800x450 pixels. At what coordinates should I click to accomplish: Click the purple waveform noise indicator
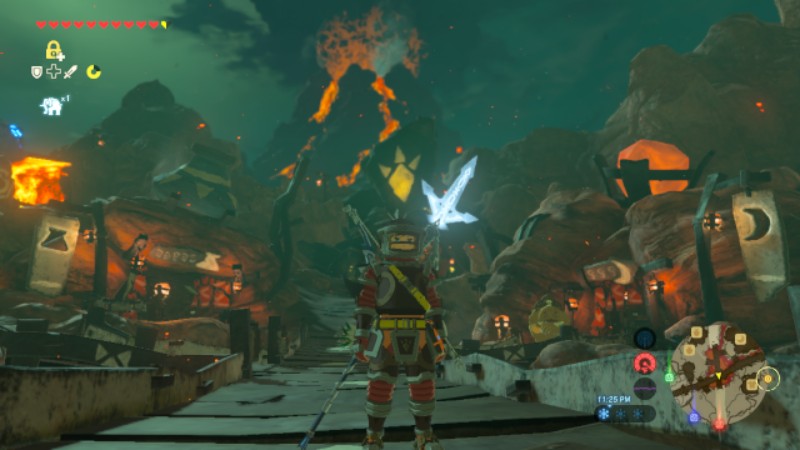(646, 388)
